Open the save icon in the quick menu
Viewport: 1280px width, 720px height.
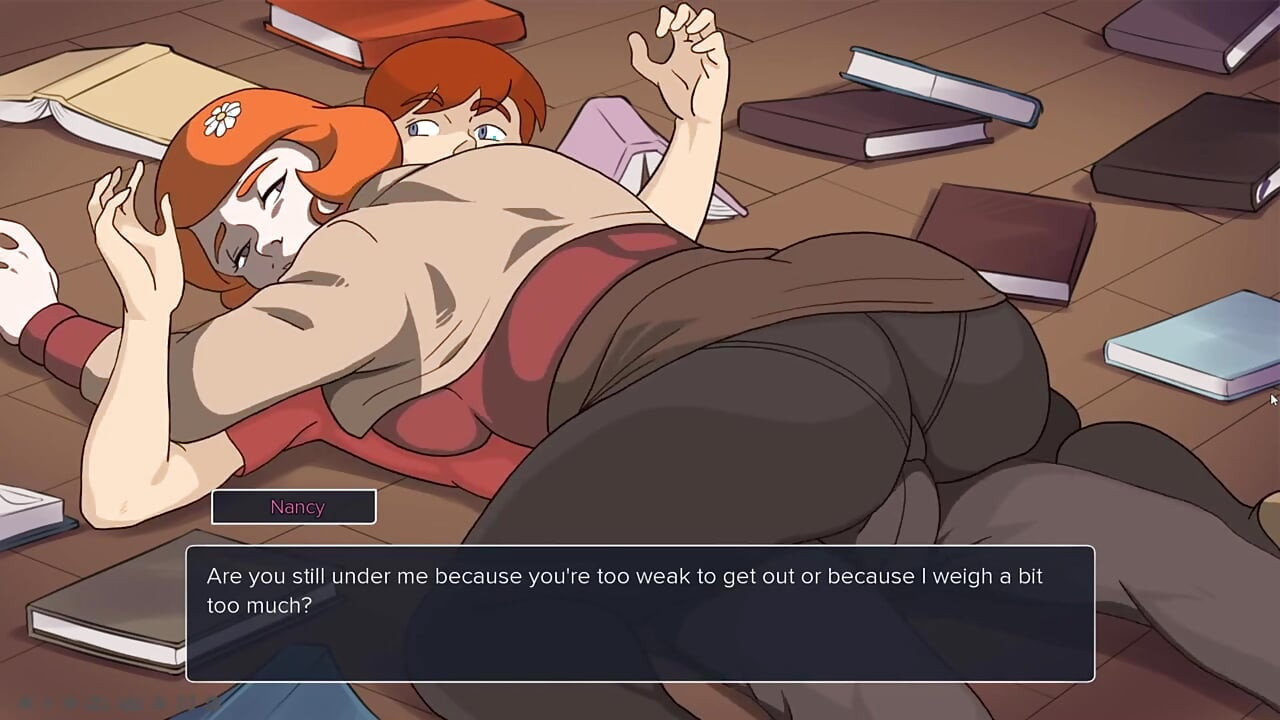[x=130, y=703]
